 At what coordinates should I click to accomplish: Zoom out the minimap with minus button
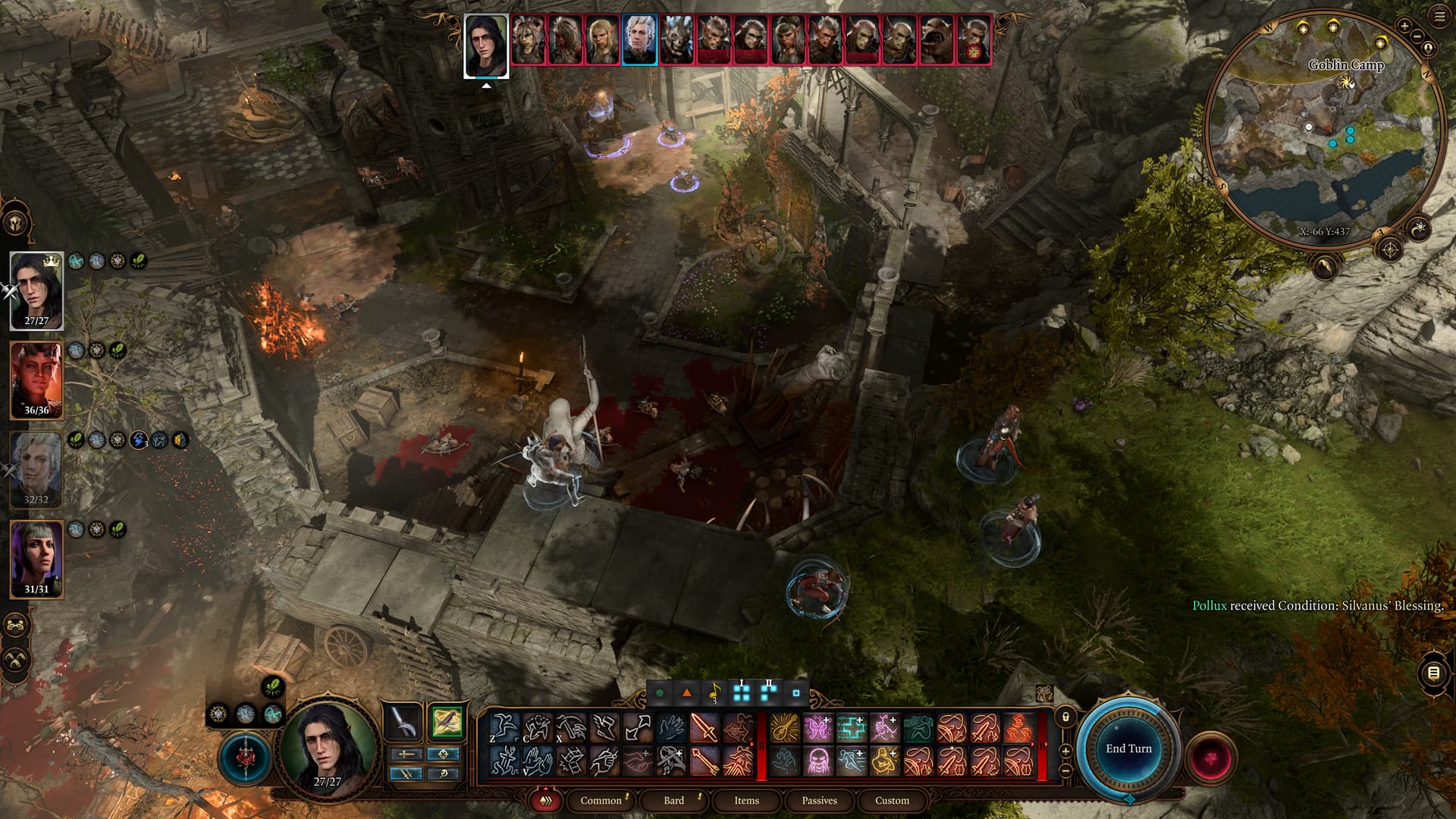pos(1417,36)
